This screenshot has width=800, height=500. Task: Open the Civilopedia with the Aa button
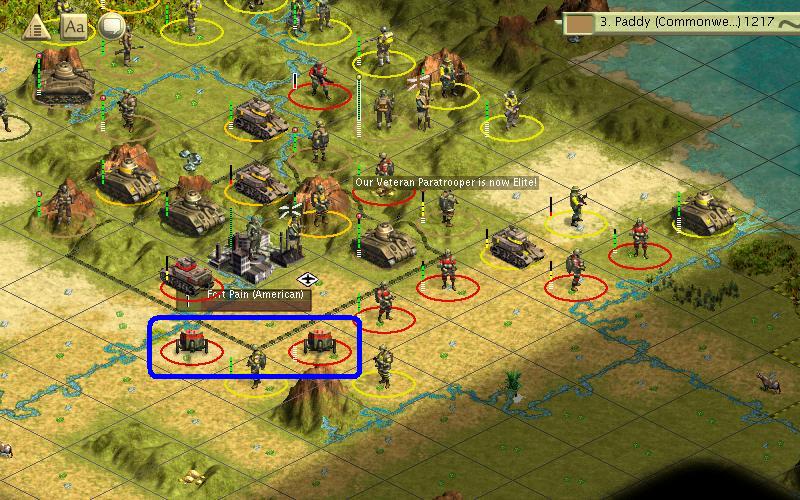click(x=75, y=27)
